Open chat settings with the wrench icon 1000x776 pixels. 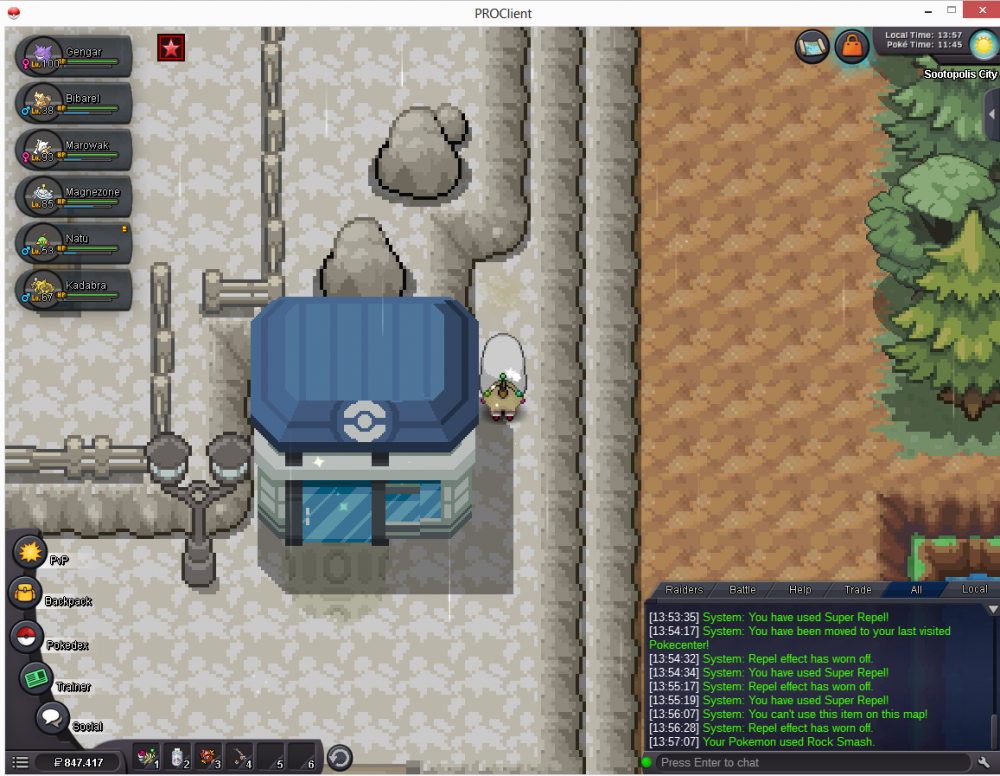click(984, 763)
